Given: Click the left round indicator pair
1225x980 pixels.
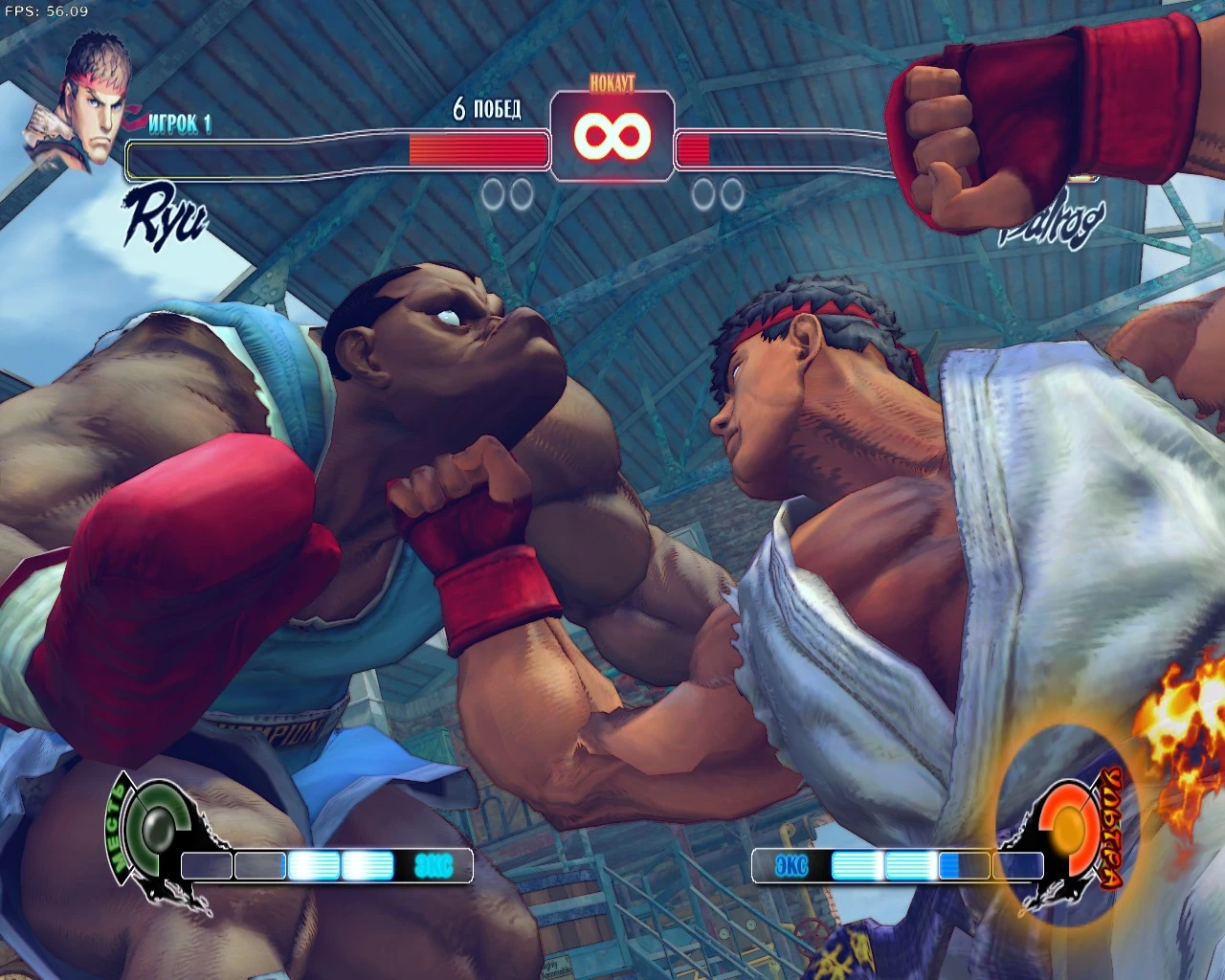Looking at the screenshot, I should tap(505, 194).
